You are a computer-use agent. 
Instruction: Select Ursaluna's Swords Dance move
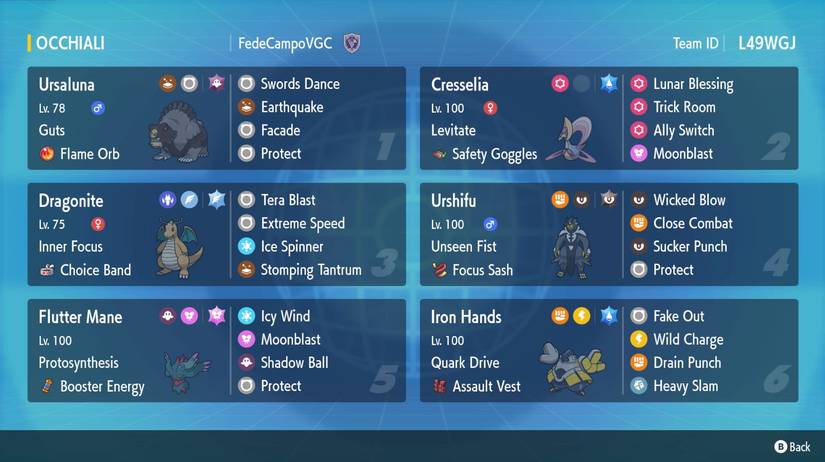(x=299, y=84)
